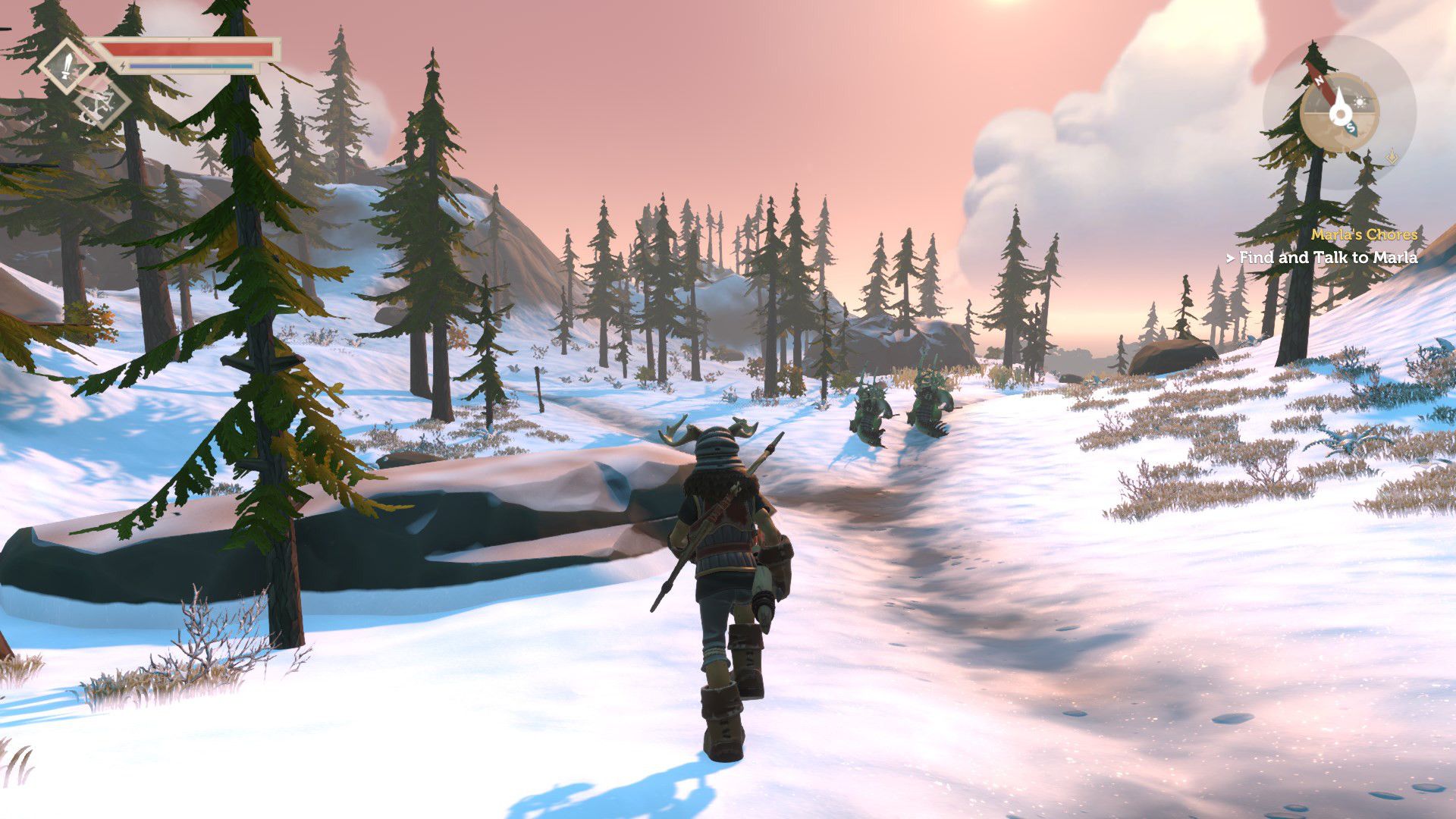Select the Find and Talk to Marla objective
This screenshot has width=1456, height=819.
1327,258
